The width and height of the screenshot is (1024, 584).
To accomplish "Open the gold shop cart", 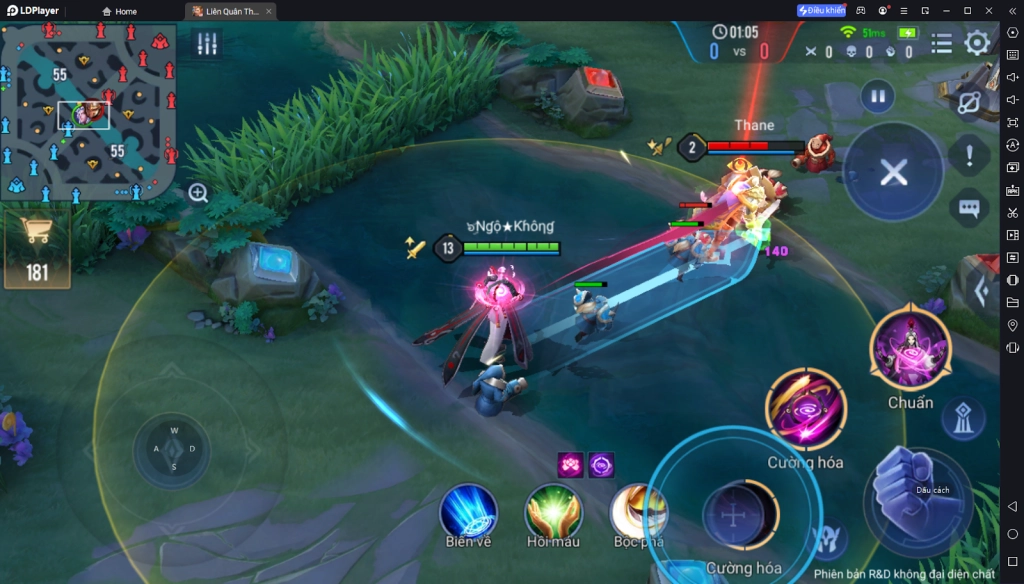I will click(37, 247).
